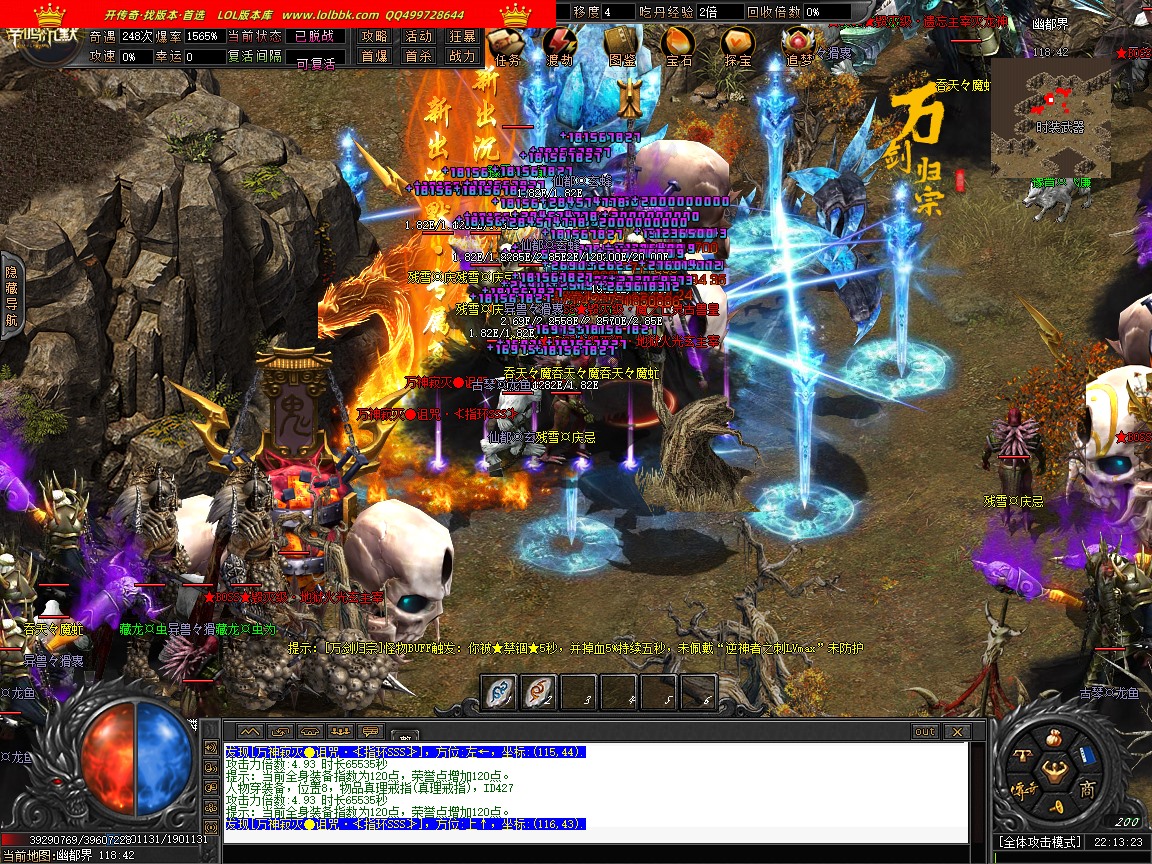Open the 图鉴 codex icon
The height and width of the screenshot is (864, 1152).
click(621, 44)
